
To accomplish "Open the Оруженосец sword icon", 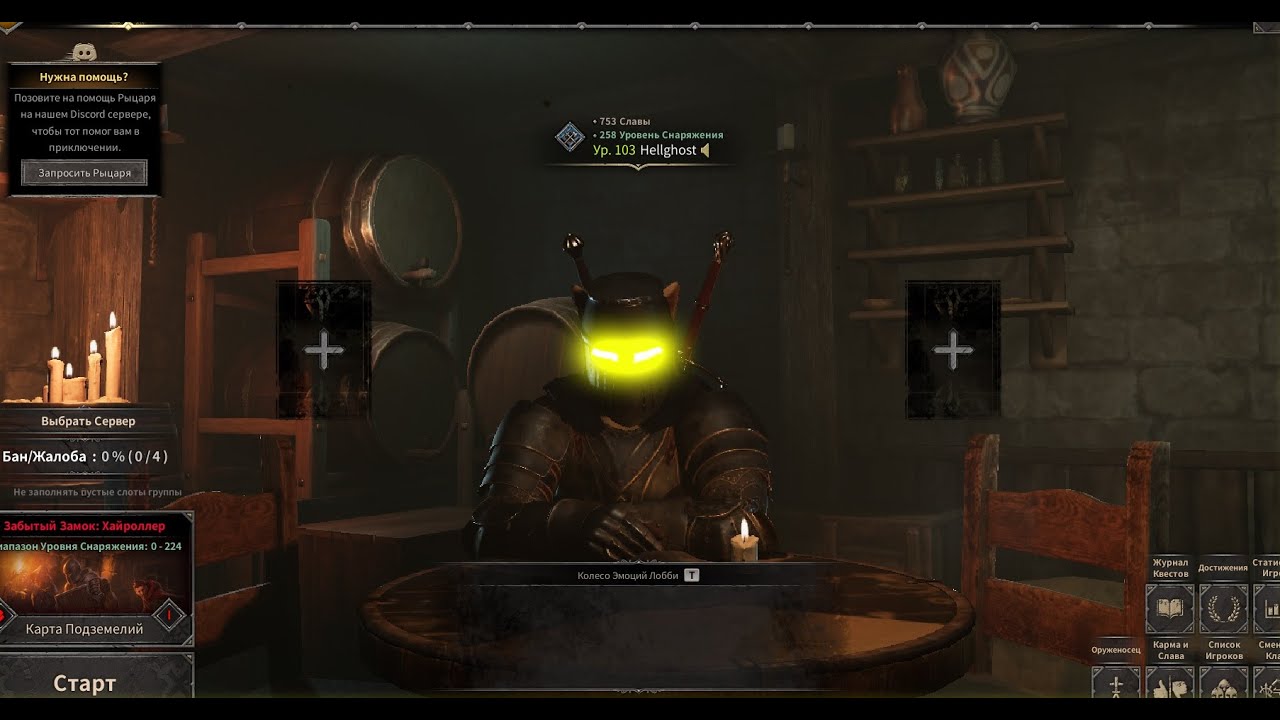I will 1116,688.
